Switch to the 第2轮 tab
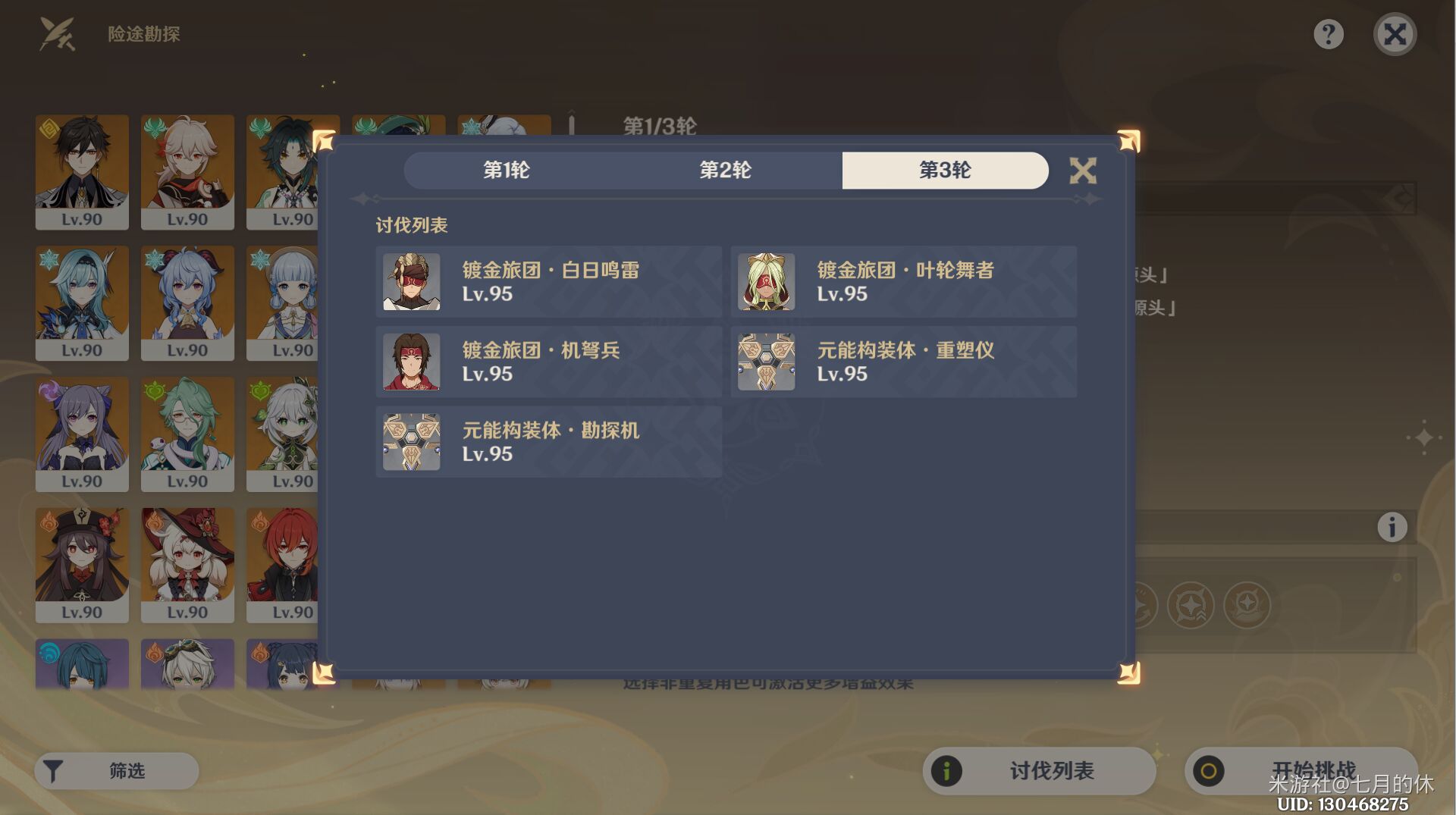The width and height of the screenshot is (1456, 815). [x=726, y=171]
